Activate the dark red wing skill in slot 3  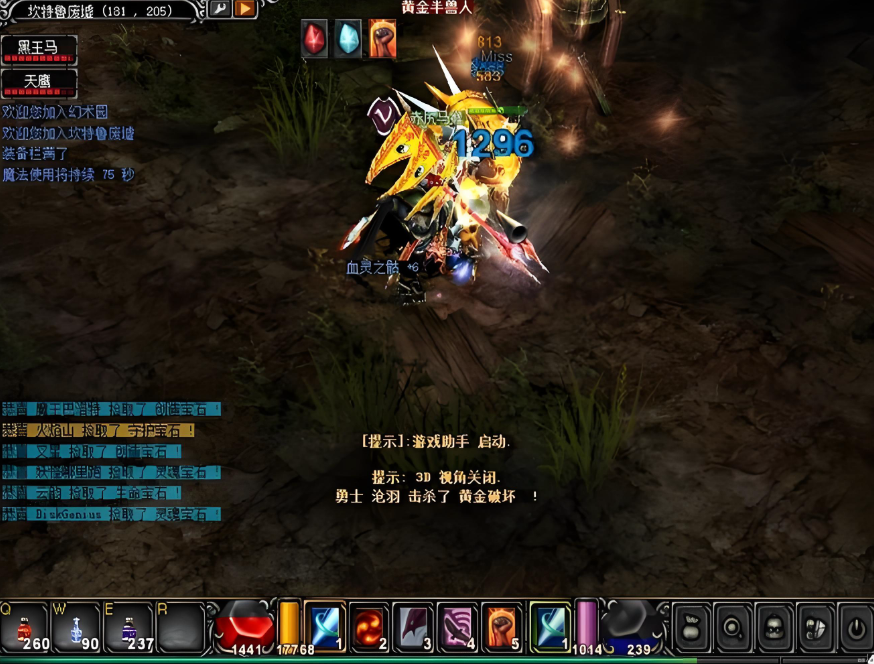click(x=413, y=626)
